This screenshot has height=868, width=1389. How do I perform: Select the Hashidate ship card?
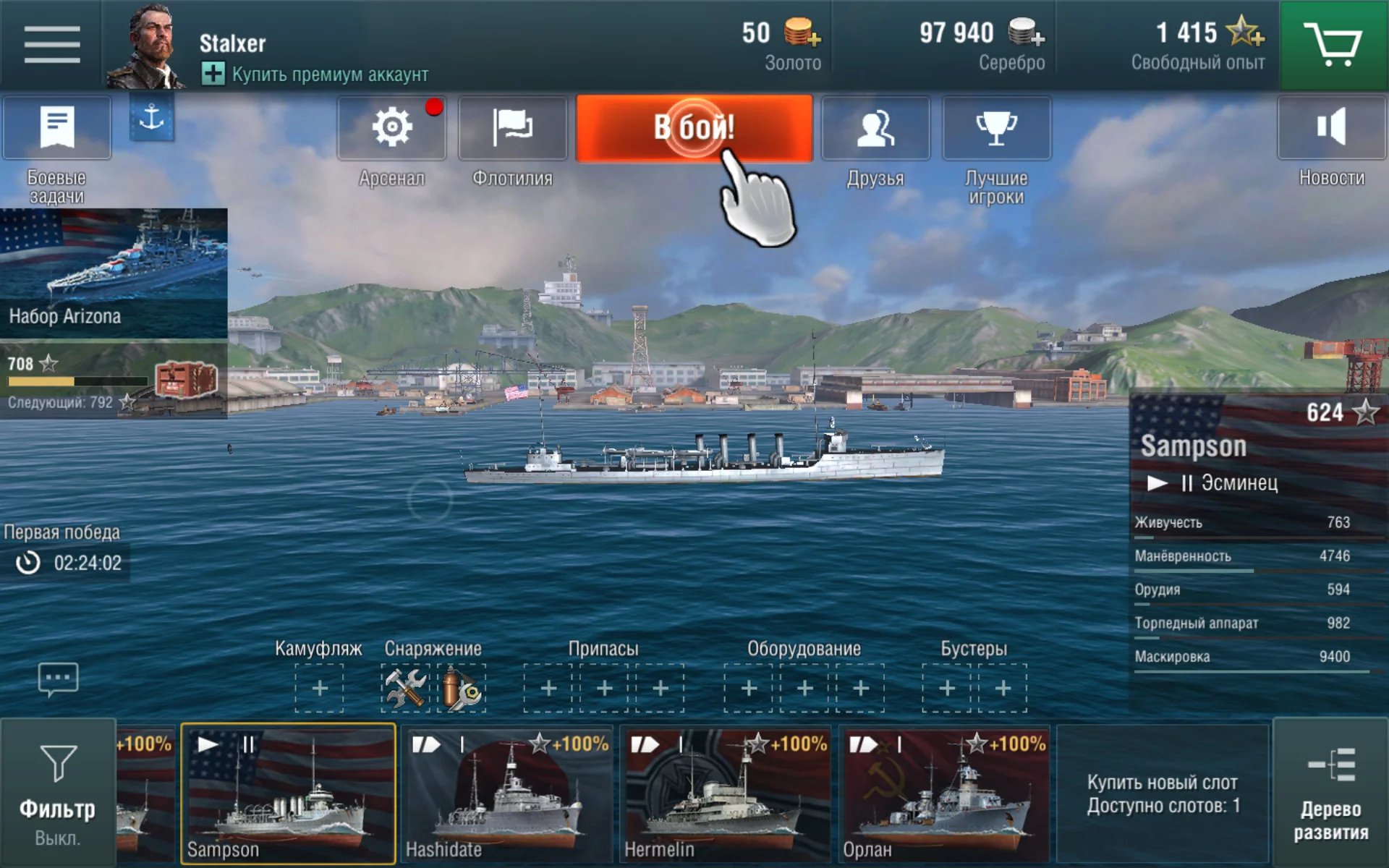point(508,793)
